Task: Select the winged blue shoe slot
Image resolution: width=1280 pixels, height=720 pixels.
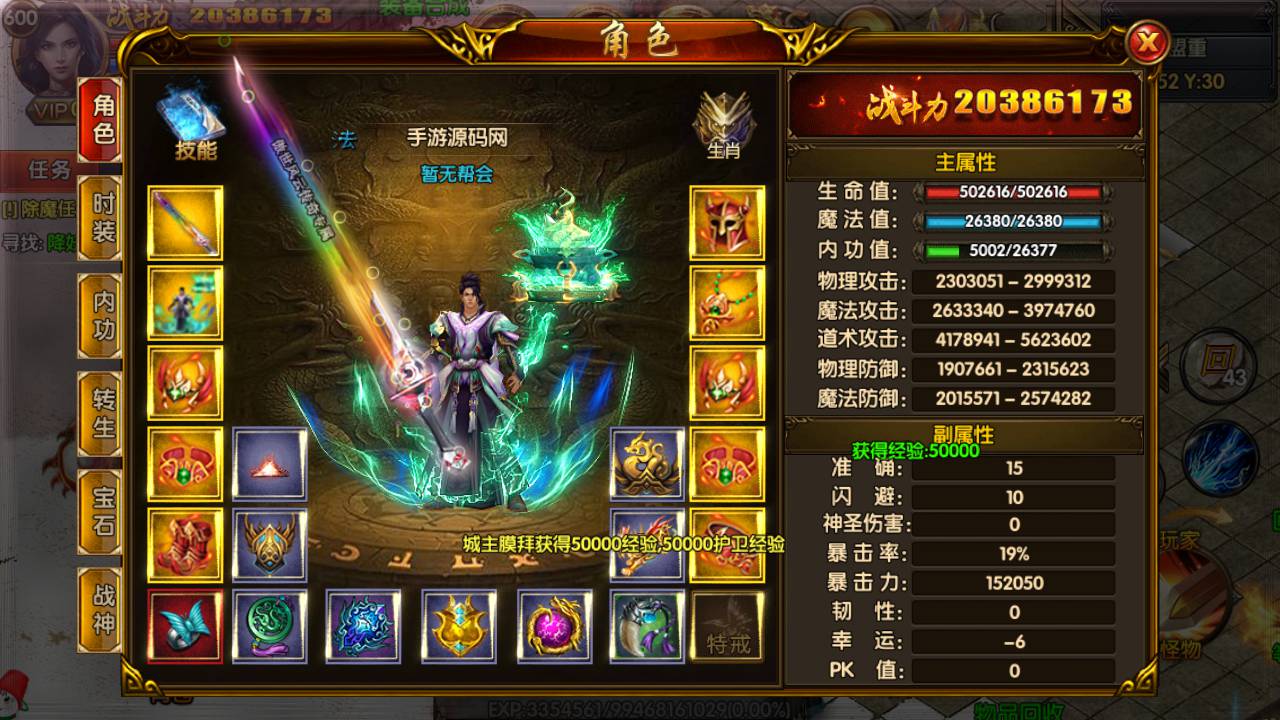Action: [186, 627]
